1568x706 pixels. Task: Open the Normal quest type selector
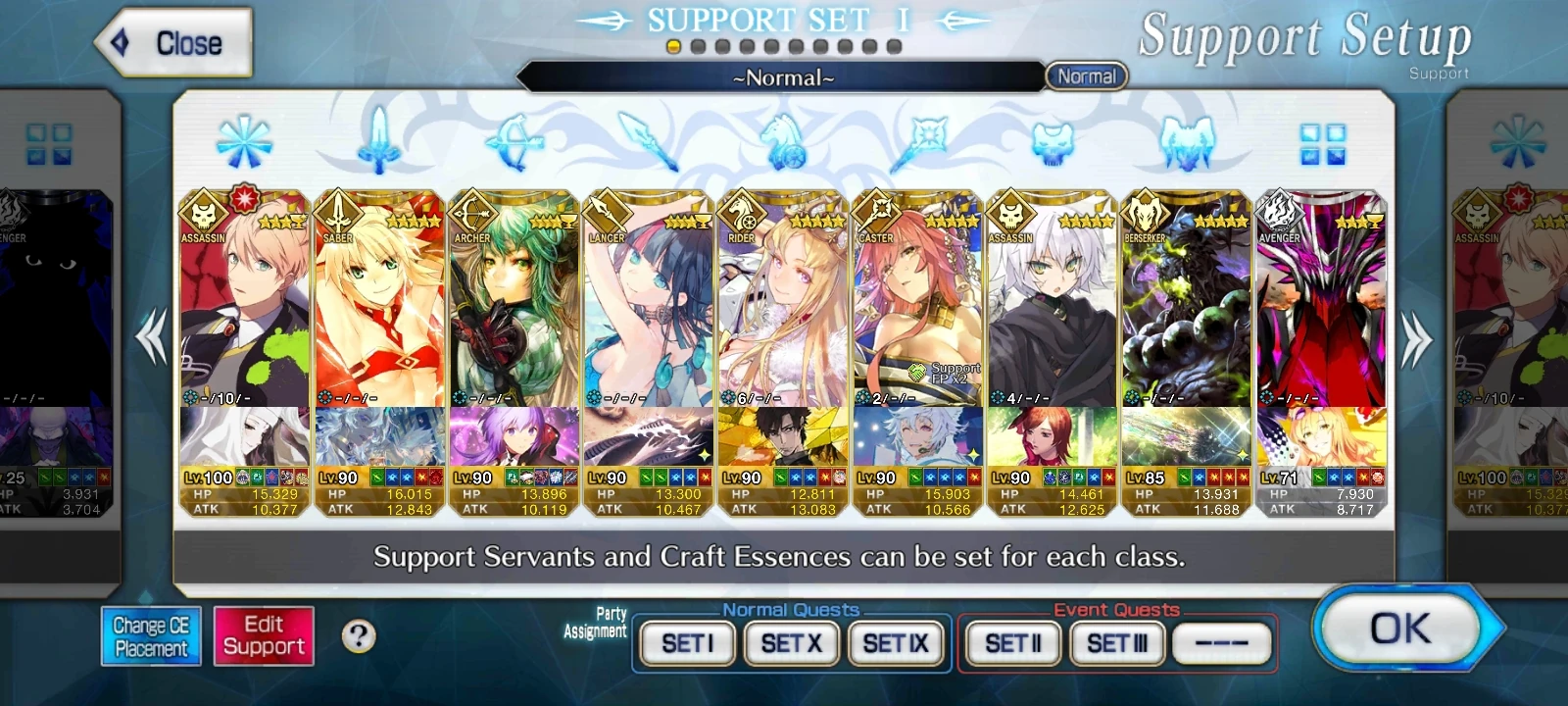coord(1087,76)
